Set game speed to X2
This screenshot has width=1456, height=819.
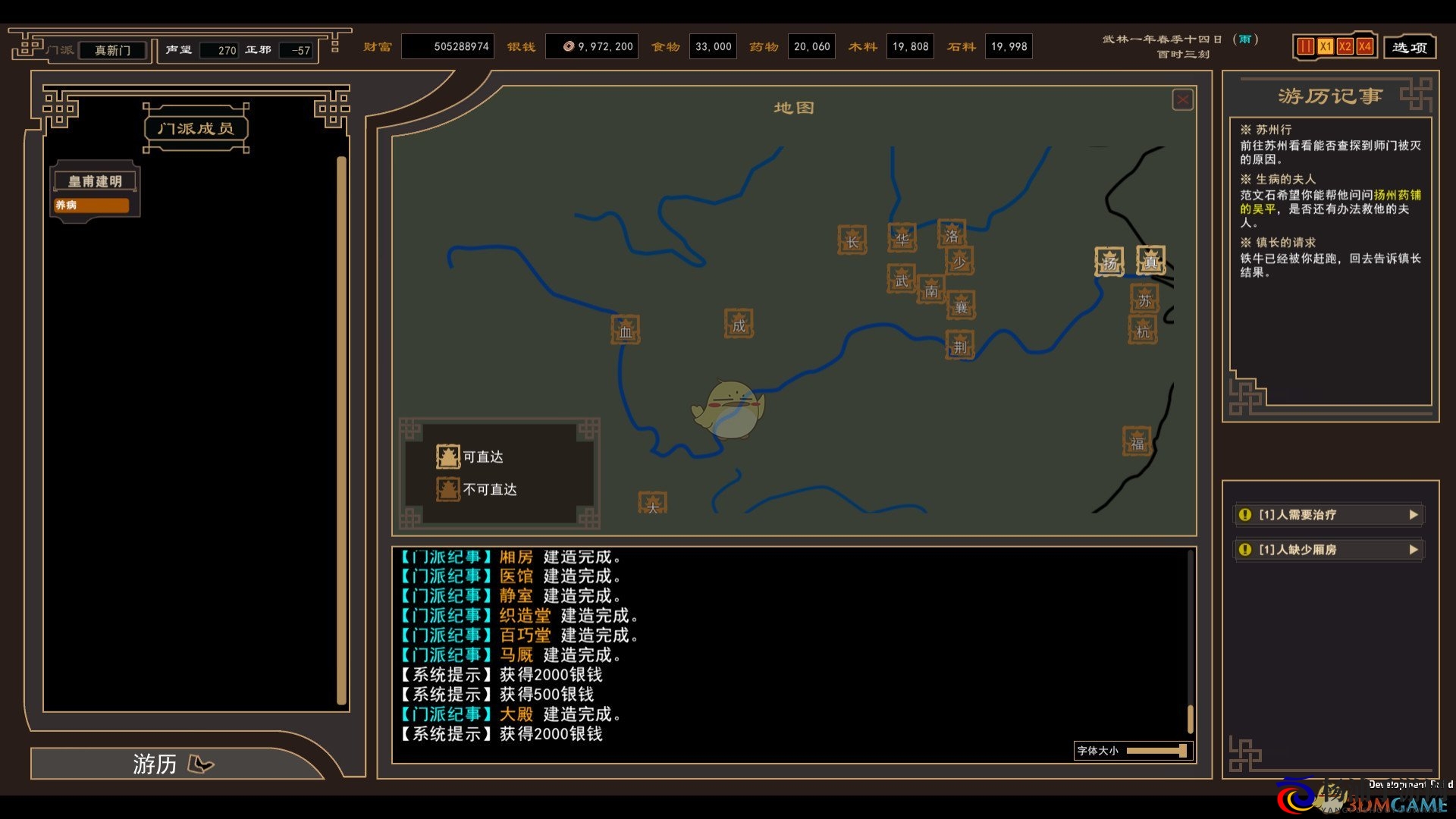1345,47
